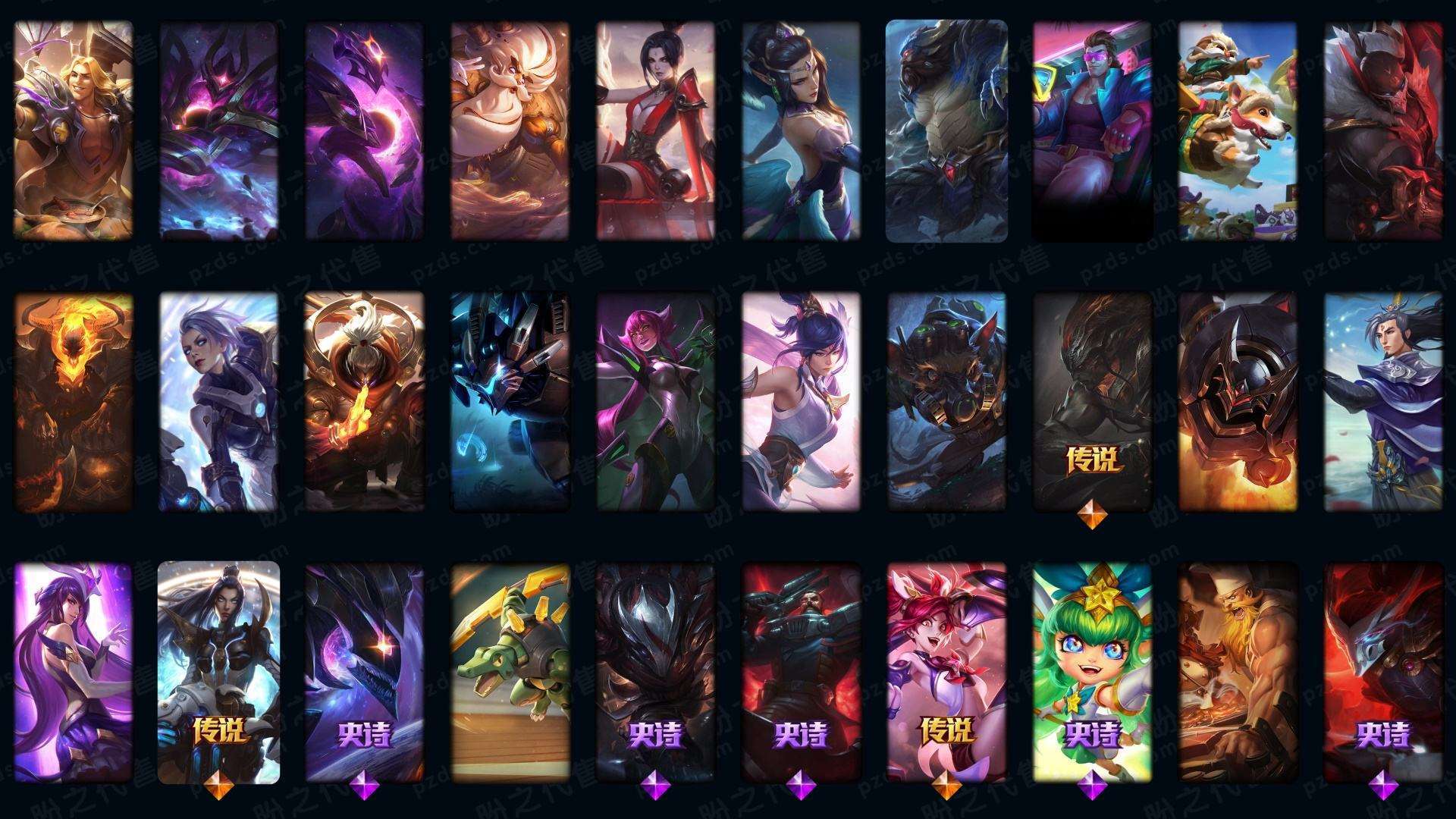Select the blond bearded muscular cook card
This screenshot has height=819, width=1456.
(1237, 672)
